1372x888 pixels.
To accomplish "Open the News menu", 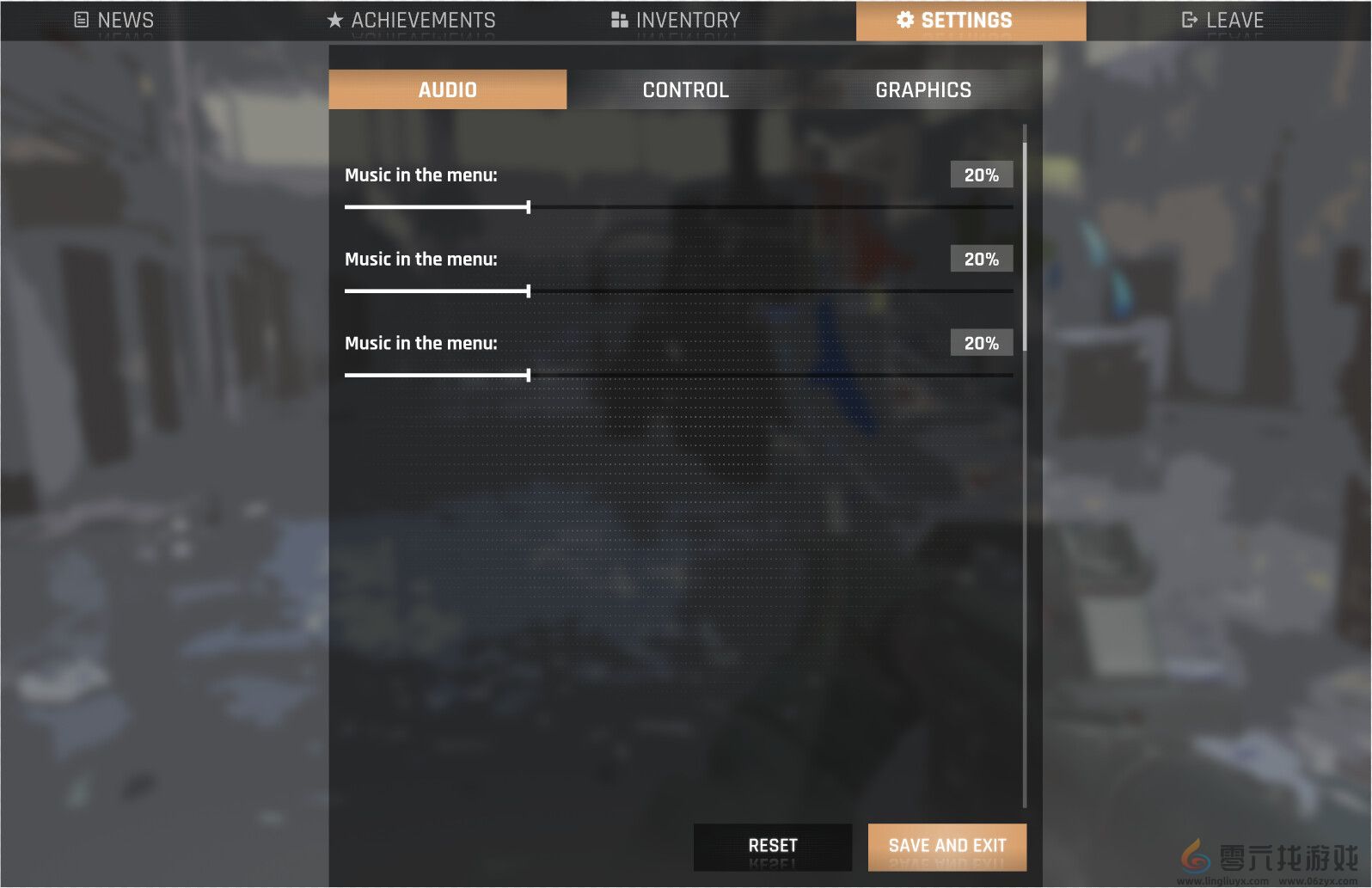I will (x=114, y=20).
